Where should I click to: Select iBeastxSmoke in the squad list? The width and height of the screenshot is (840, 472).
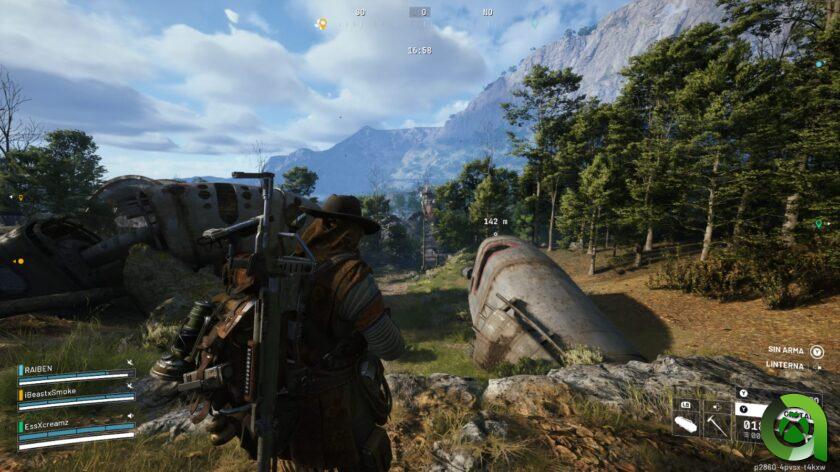click(x=51, y=393)
